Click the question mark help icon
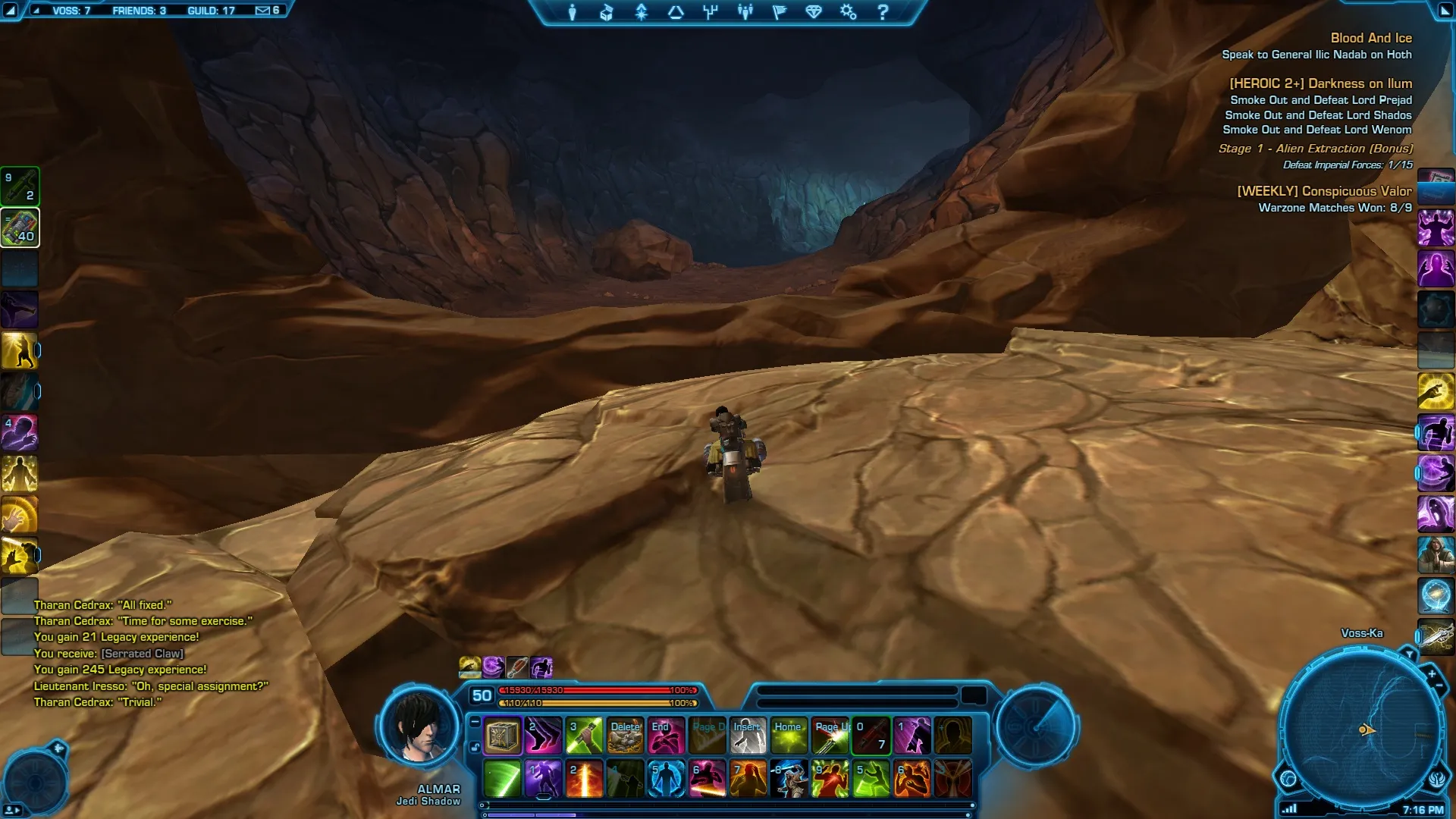 click(x=883, y=12)
